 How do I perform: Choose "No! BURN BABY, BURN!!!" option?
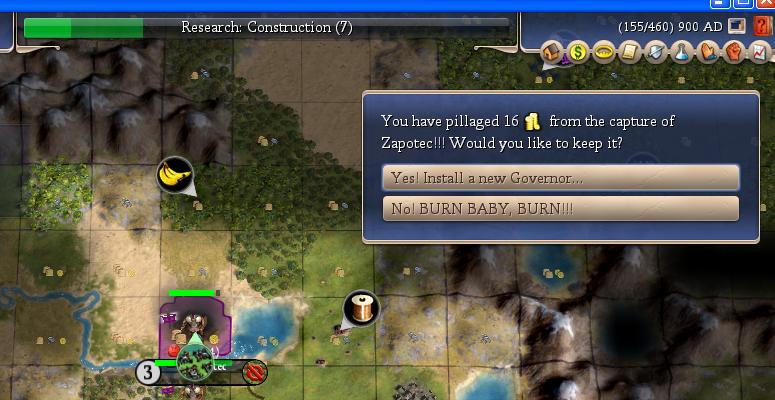click(x=560, y=209)
